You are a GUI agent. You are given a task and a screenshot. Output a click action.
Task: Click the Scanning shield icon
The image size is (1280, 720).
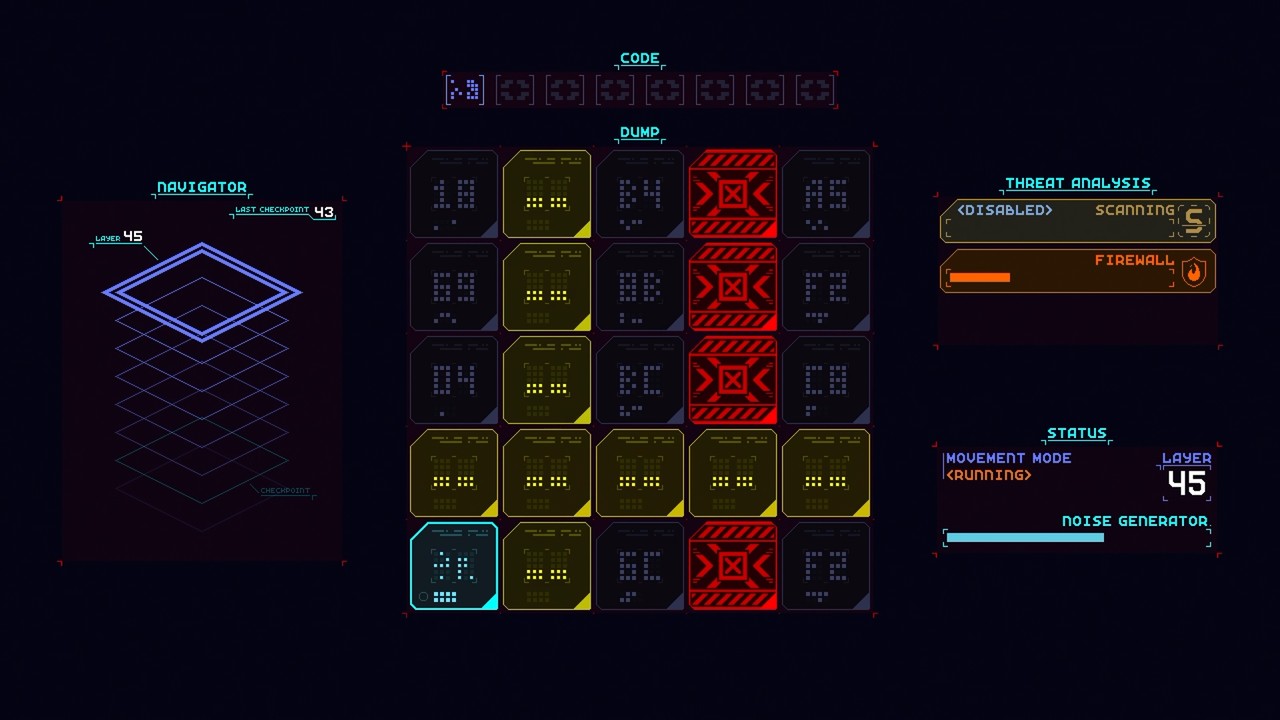point(1196,220)
